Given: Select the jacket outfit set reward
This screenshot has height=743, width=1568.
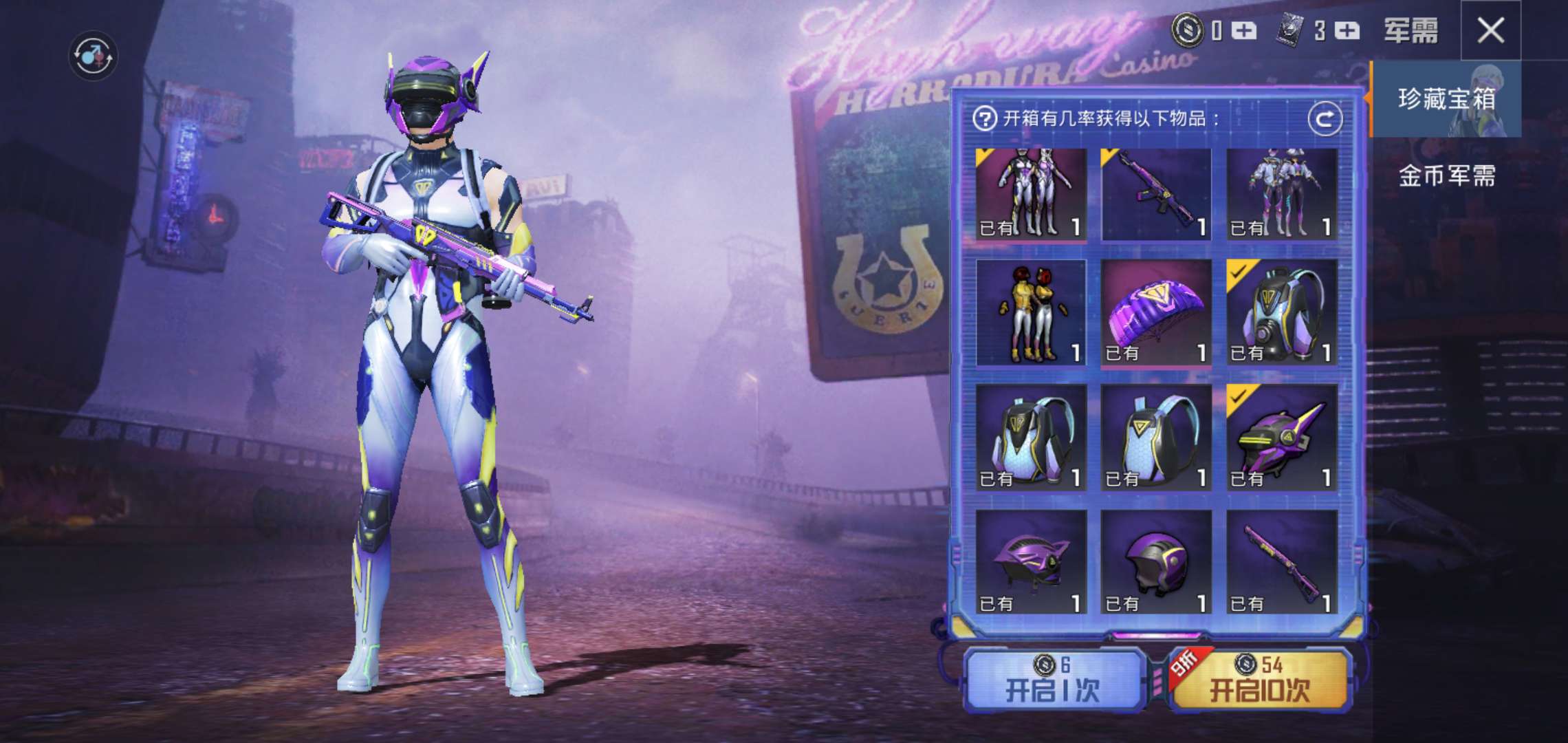Looking at the screenshot, I should coord(1281,194).
